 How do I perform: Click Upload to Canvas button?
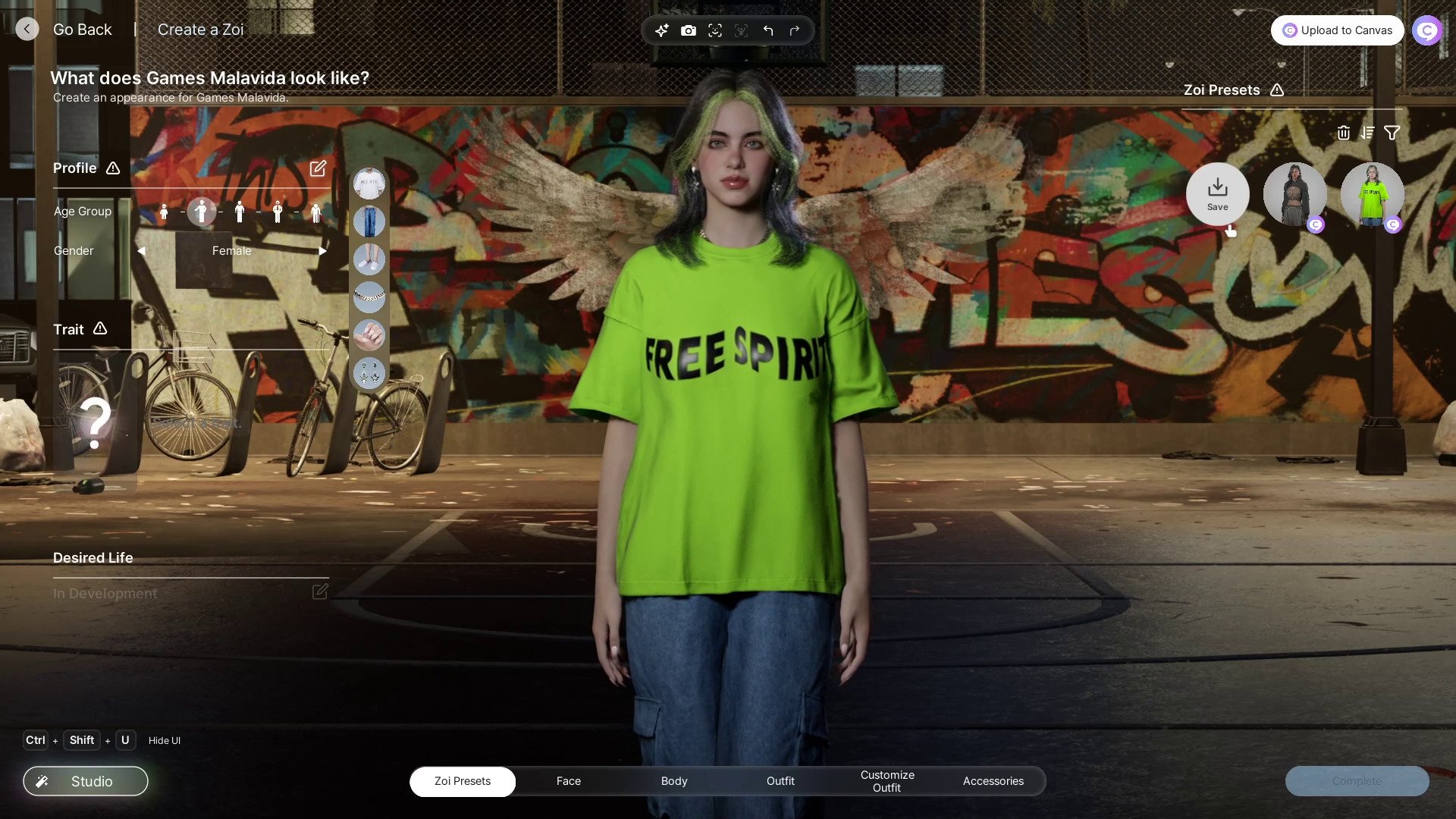click(1337, 30)
